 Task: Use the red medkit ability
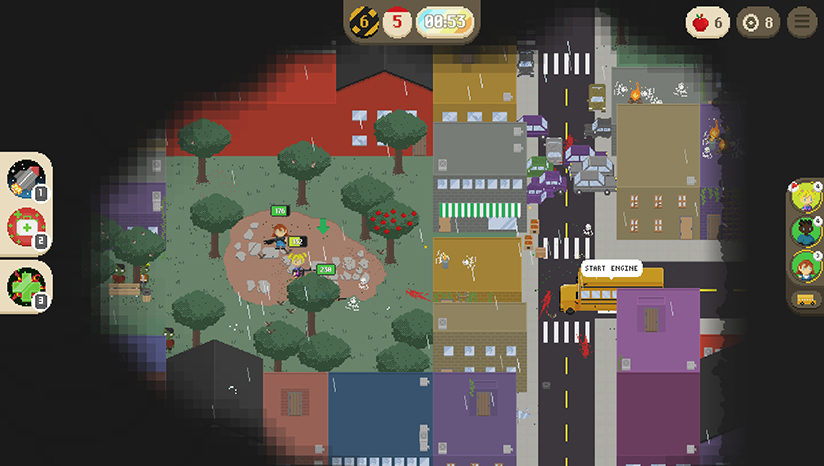25,228
